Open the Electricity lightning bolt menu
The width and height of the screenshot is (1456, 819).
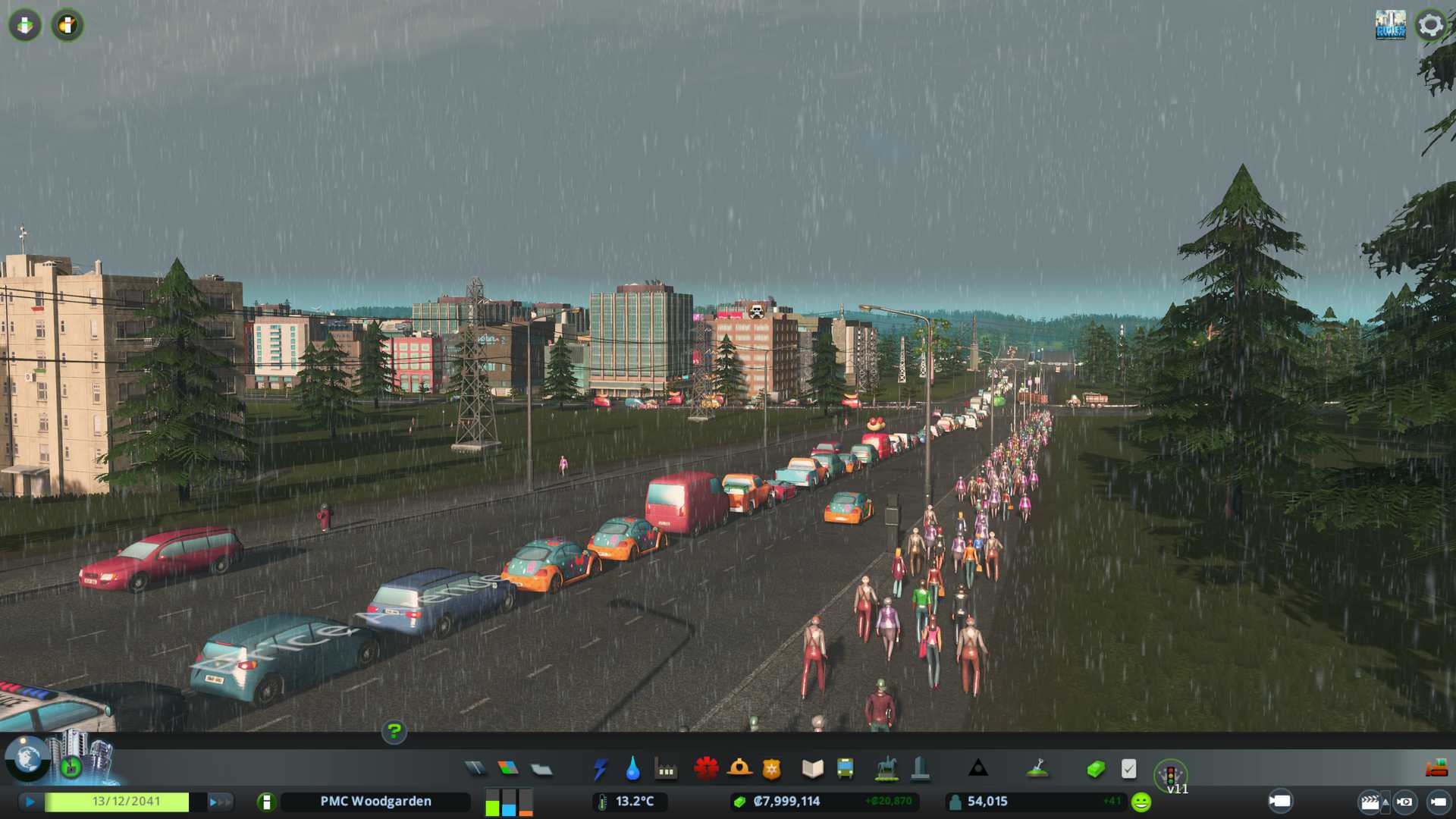click(600, 769)
